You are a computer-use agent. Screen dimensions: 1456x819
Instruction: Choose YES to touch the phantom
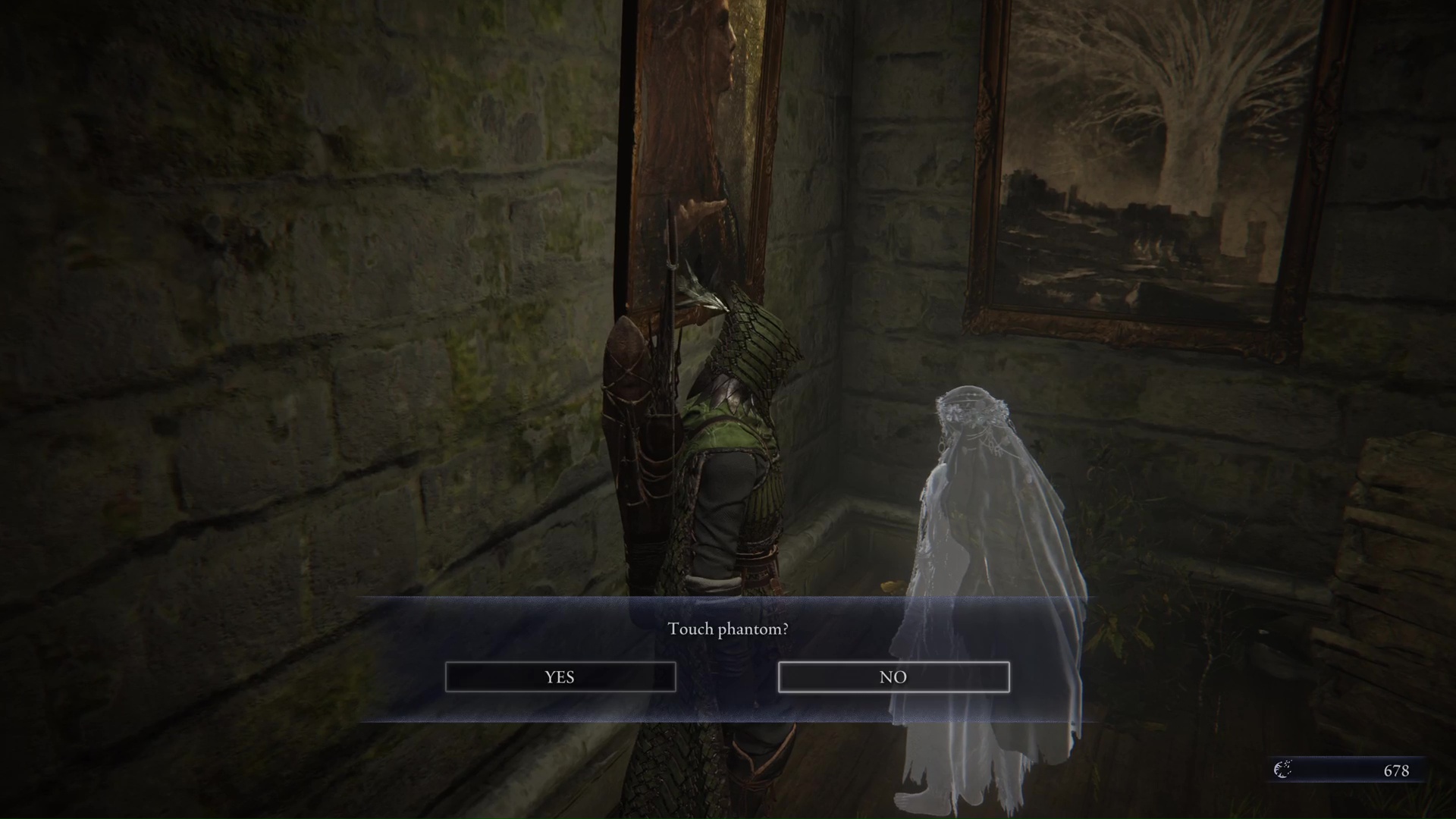(x=560, y=676)
